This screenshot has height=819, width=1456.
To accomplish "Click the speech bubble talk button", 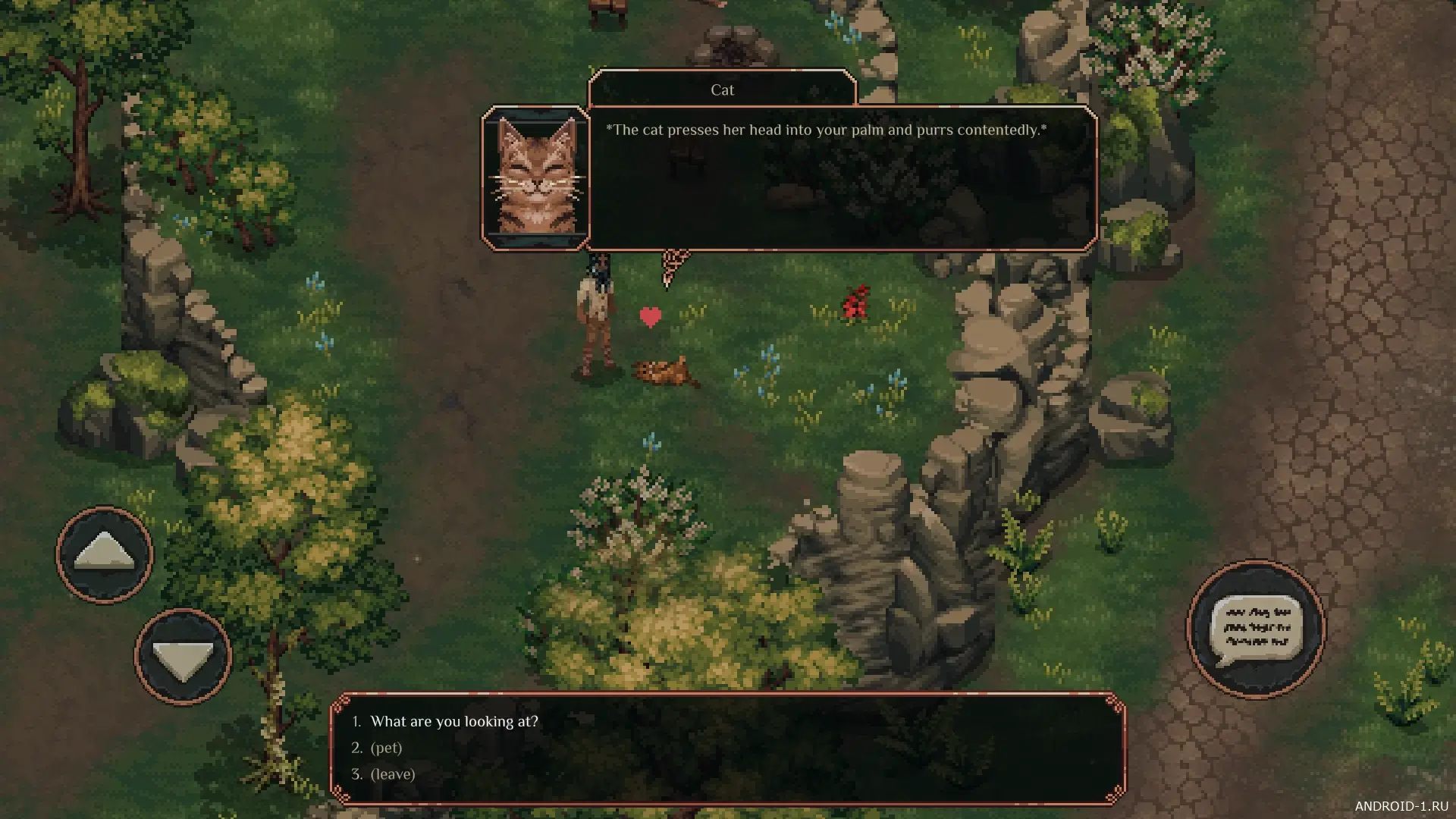I will coord(1256,629).
